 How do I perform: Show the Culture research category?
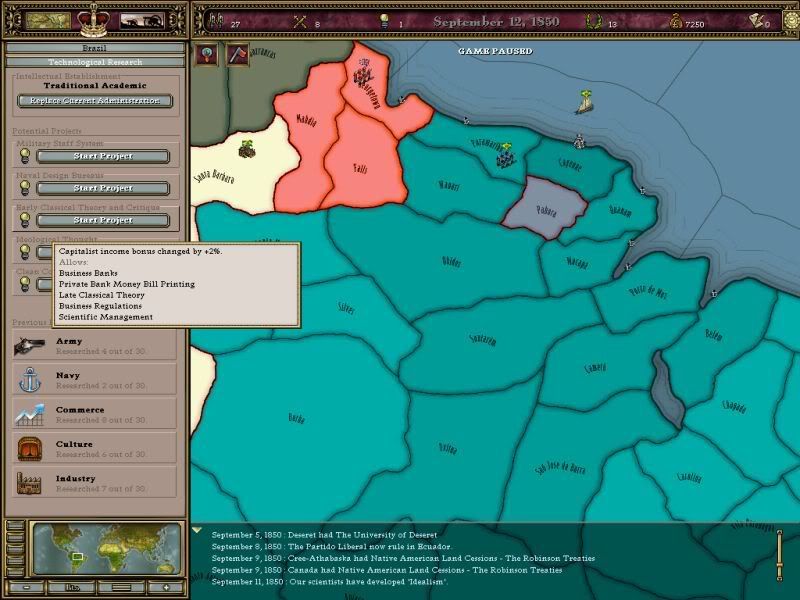click(94, 449)
